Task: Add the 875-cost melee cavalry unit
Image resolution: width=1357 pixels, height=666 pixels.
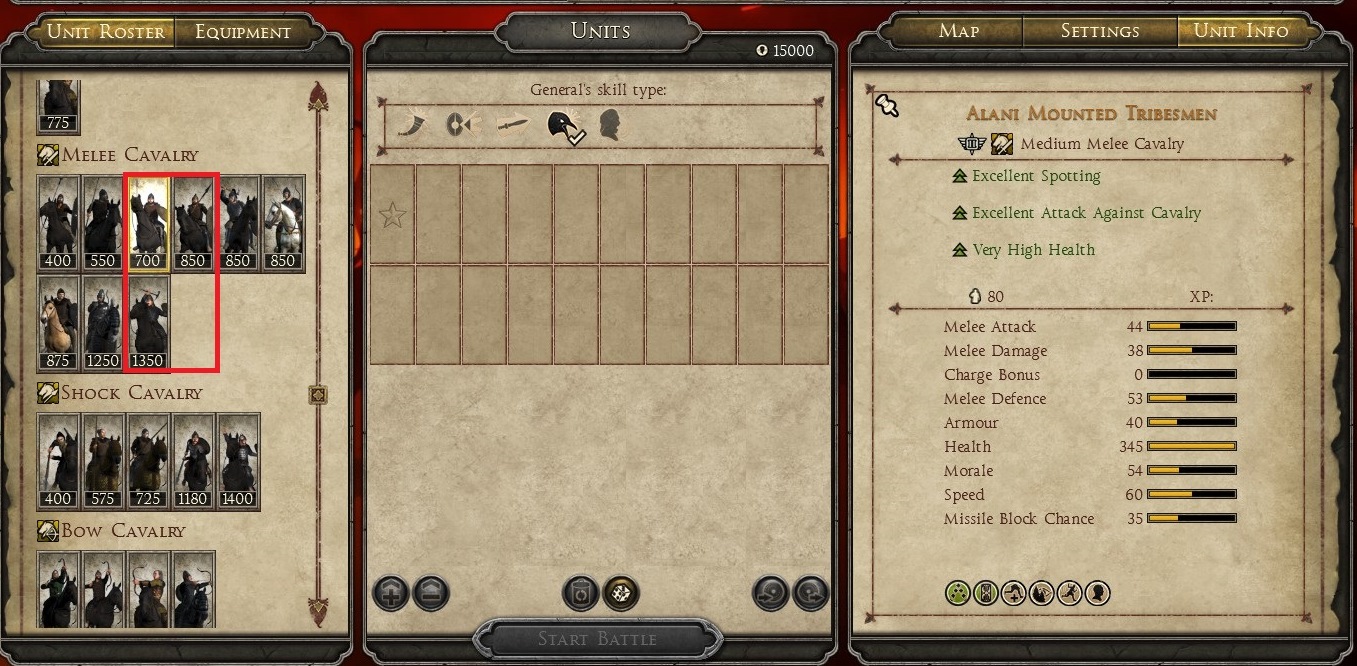Action: pos(58,322)
